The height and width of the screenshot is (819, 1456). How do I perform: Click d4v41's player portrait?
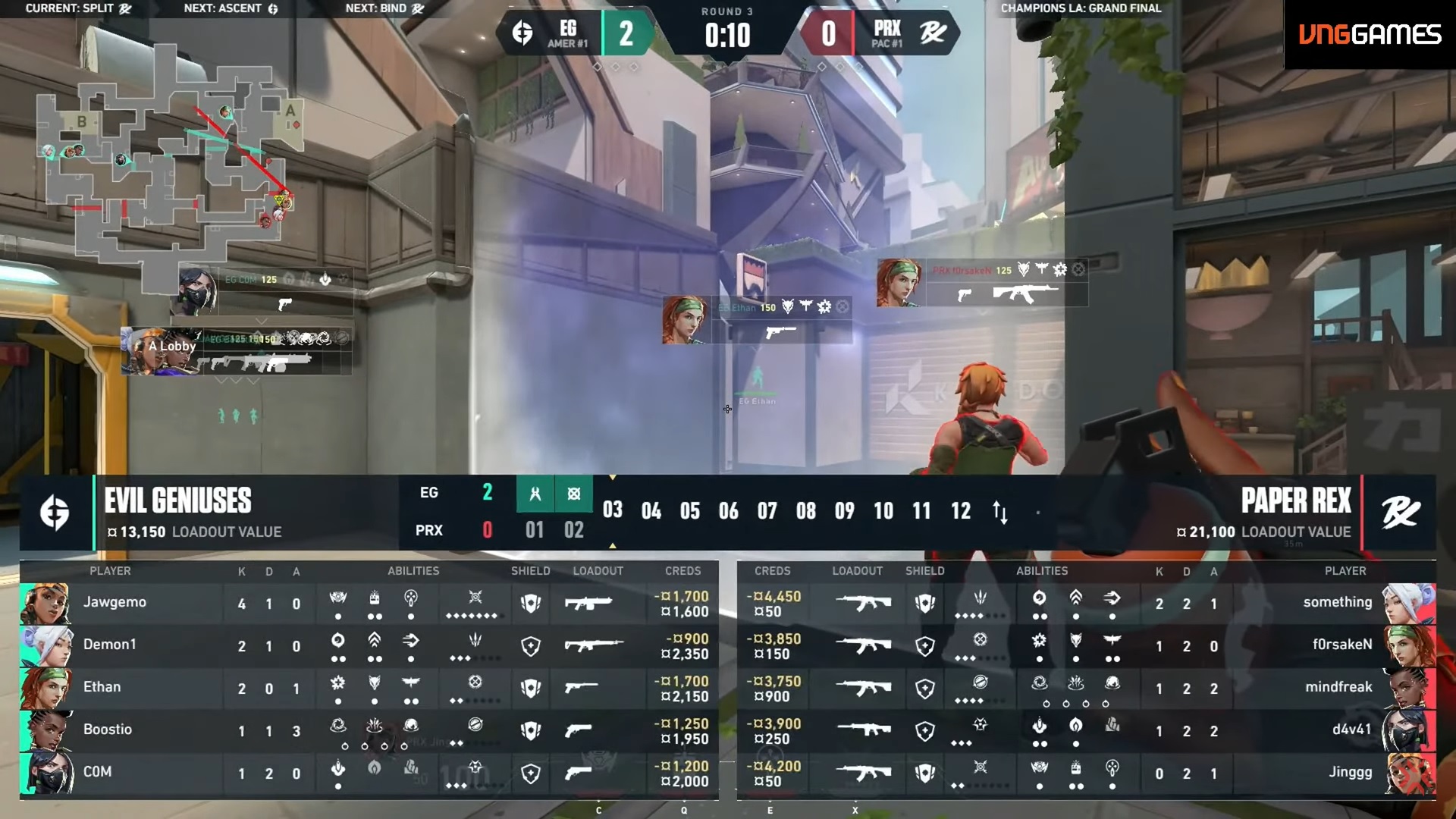click(1408, 731)
